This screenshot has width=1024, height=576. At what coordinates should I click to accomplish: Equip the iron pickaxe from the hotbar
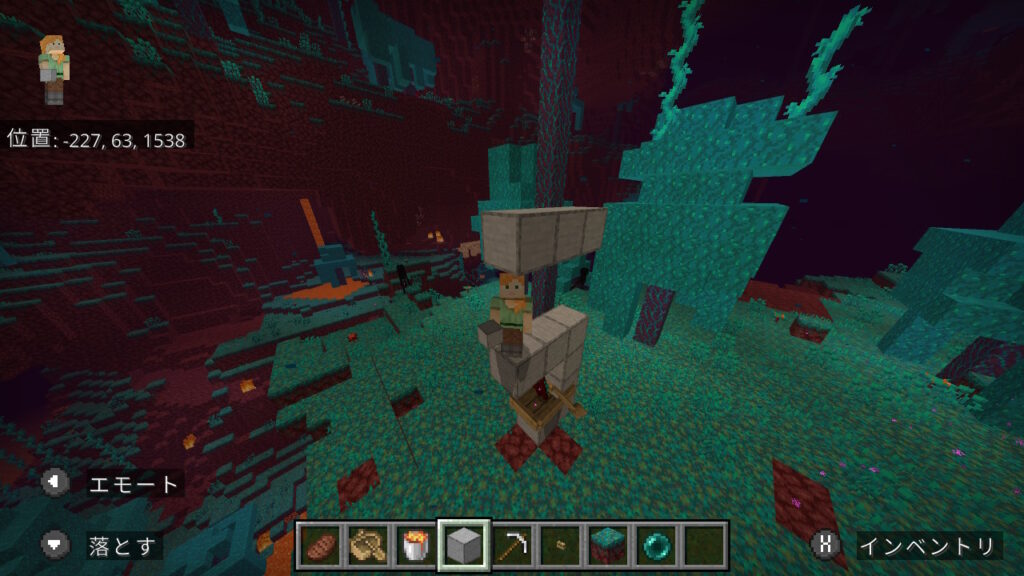(512, 545)
